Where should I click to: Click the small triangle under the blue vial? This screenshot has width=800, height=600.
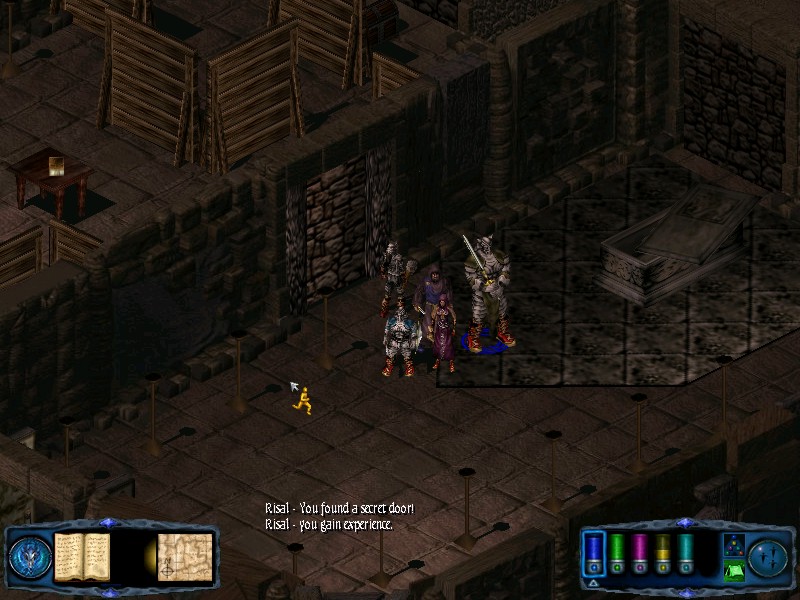coord(594,582)
